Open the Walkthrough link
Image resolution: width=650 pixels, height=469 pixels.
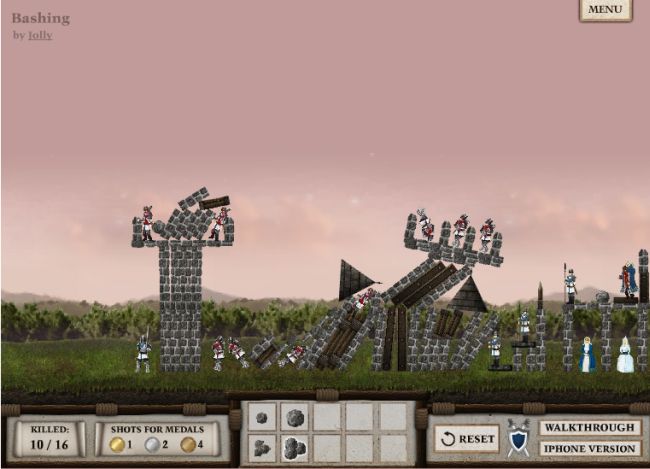[589, 427]
